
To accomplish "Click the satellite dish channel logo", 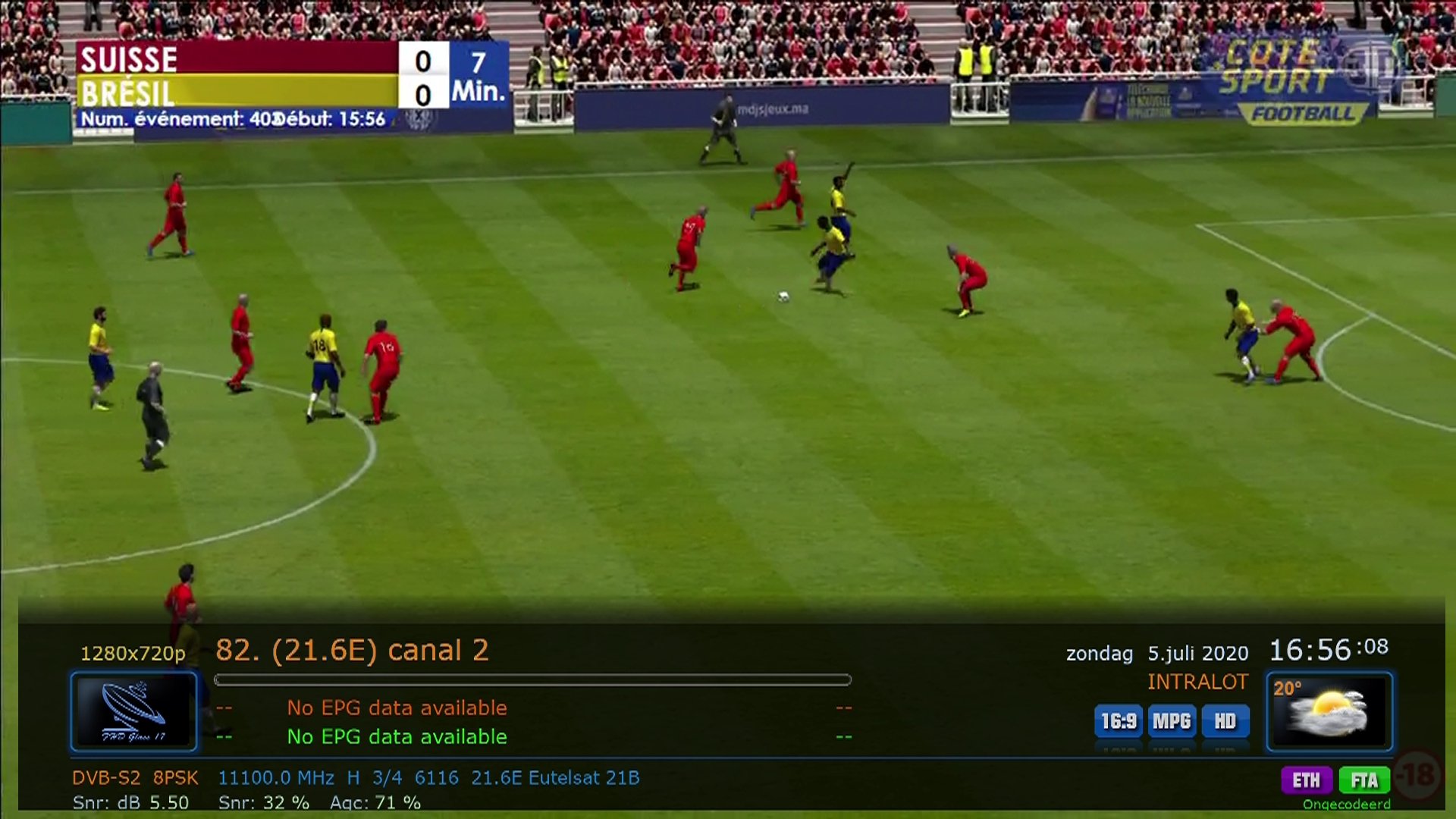I will point(134,711).
